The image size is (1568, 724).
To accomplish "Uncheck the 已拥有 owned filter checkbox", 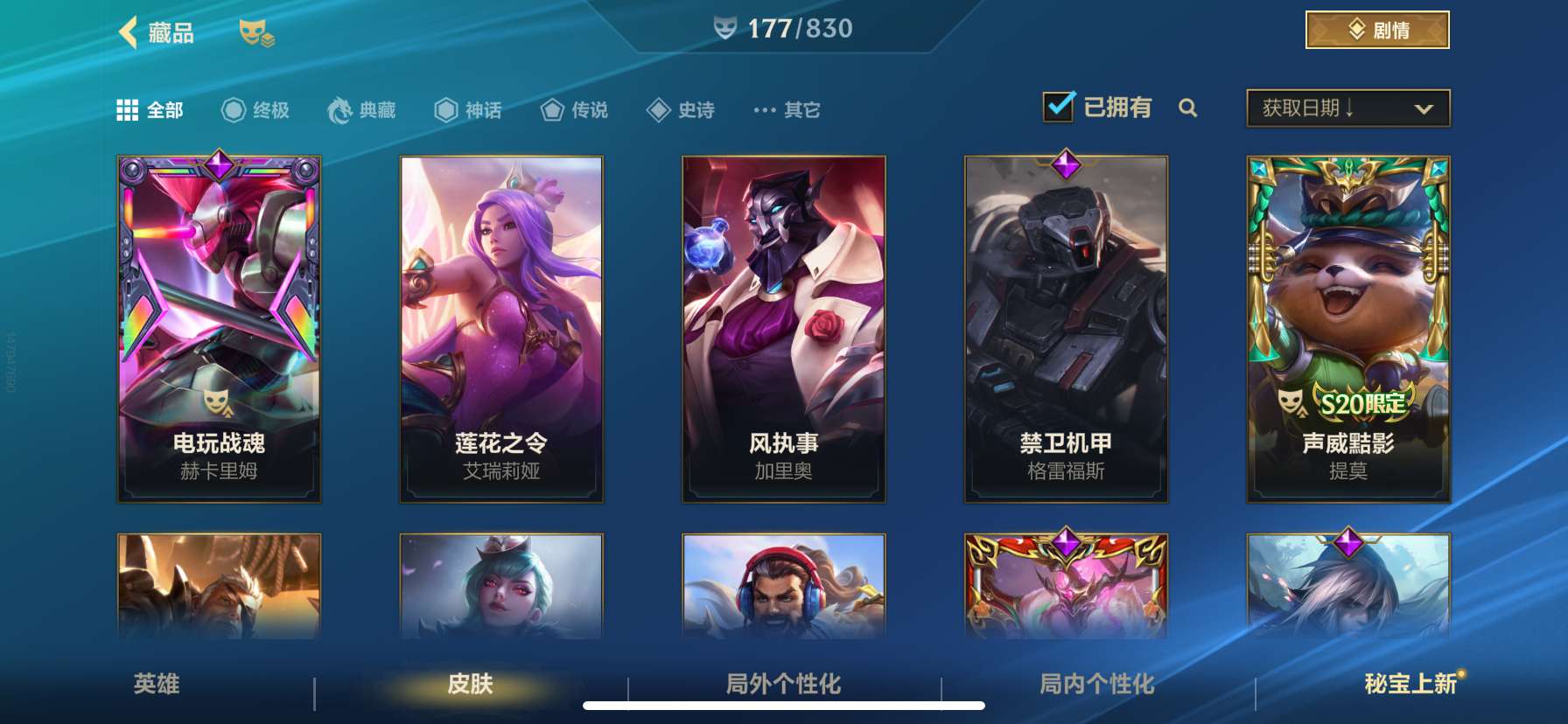I will point(1060,105).
